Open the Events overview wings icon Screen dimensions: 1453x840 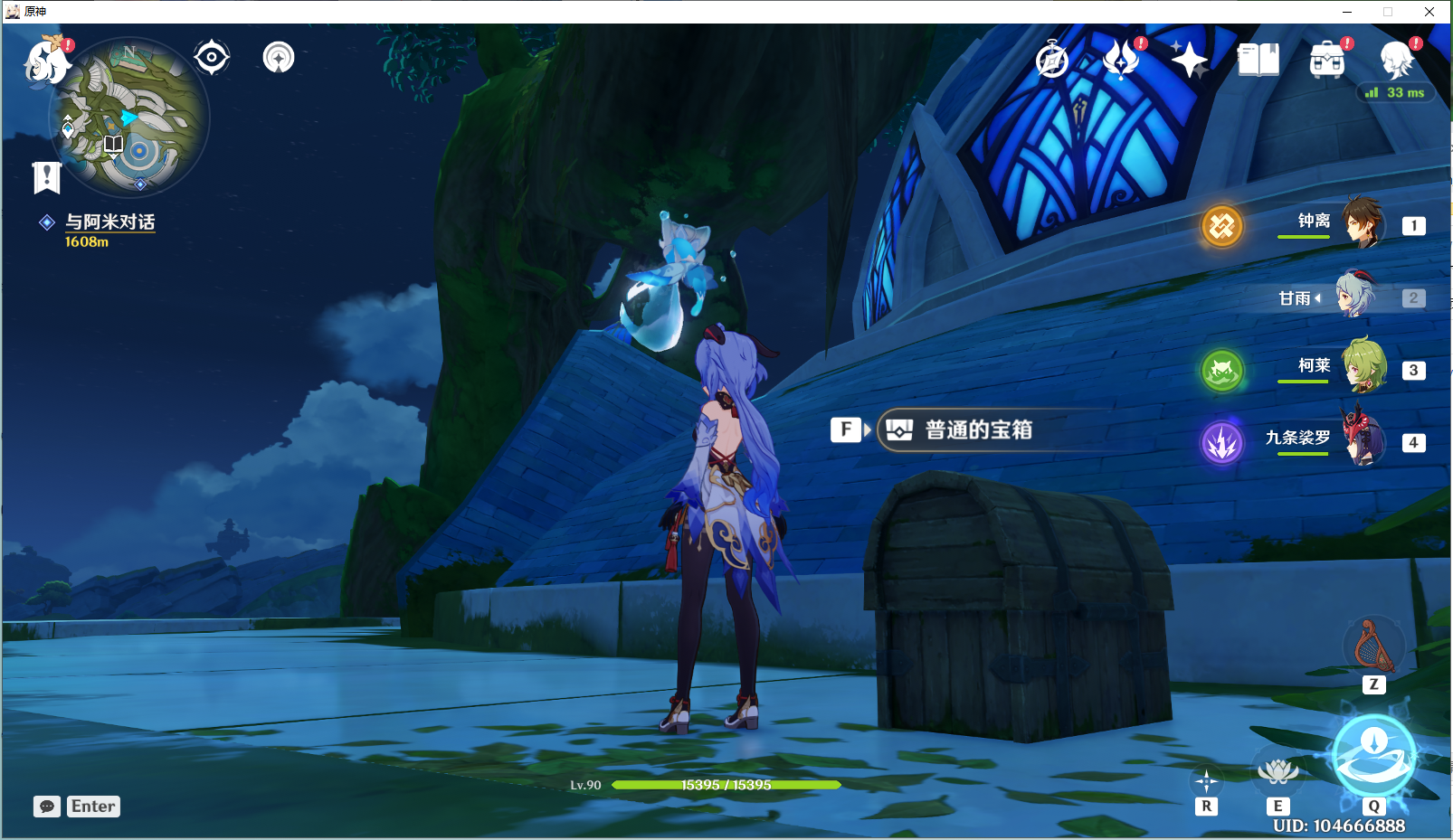click(1121, 60)
